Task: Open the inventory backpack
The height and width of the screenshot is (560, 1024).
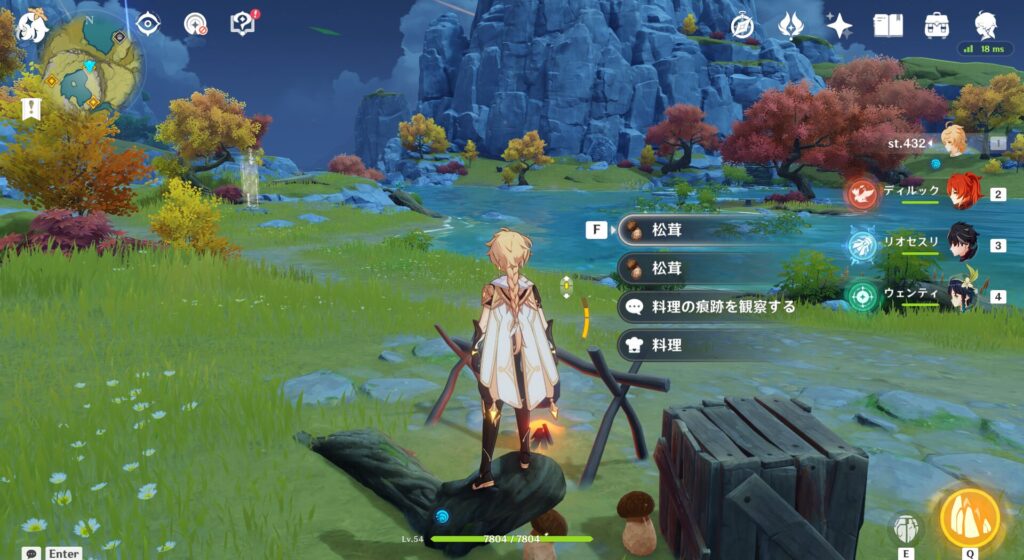Action: click(x=937, y=25)
